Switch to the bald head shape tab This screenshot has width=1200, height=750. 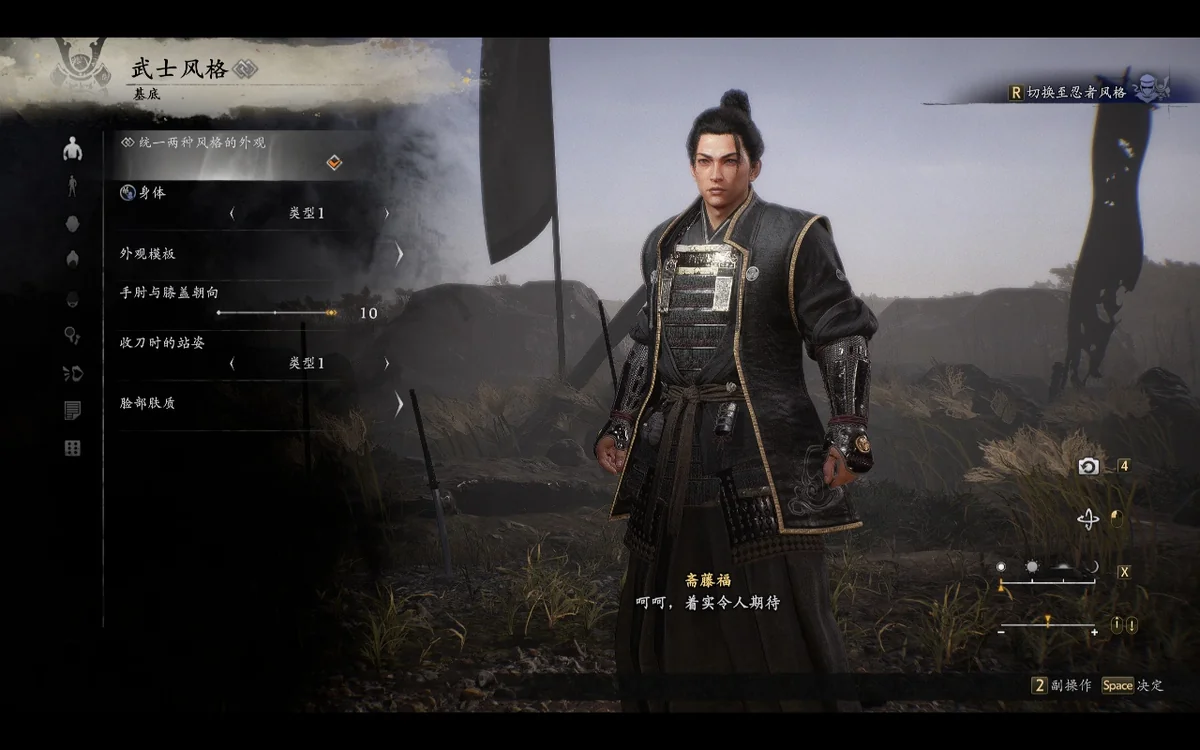coord(72,223)
